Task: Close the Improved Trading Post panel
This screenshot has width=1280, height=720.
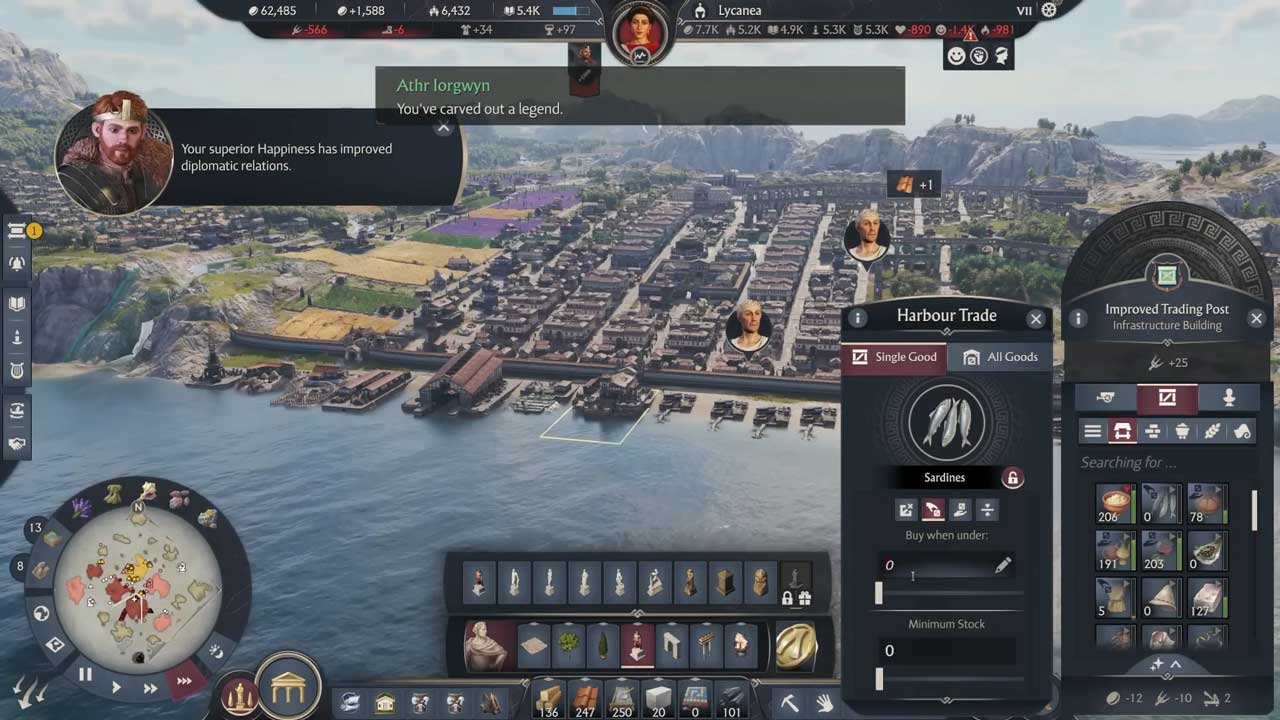Action: pyautogui.click(x=1256, y=318)
